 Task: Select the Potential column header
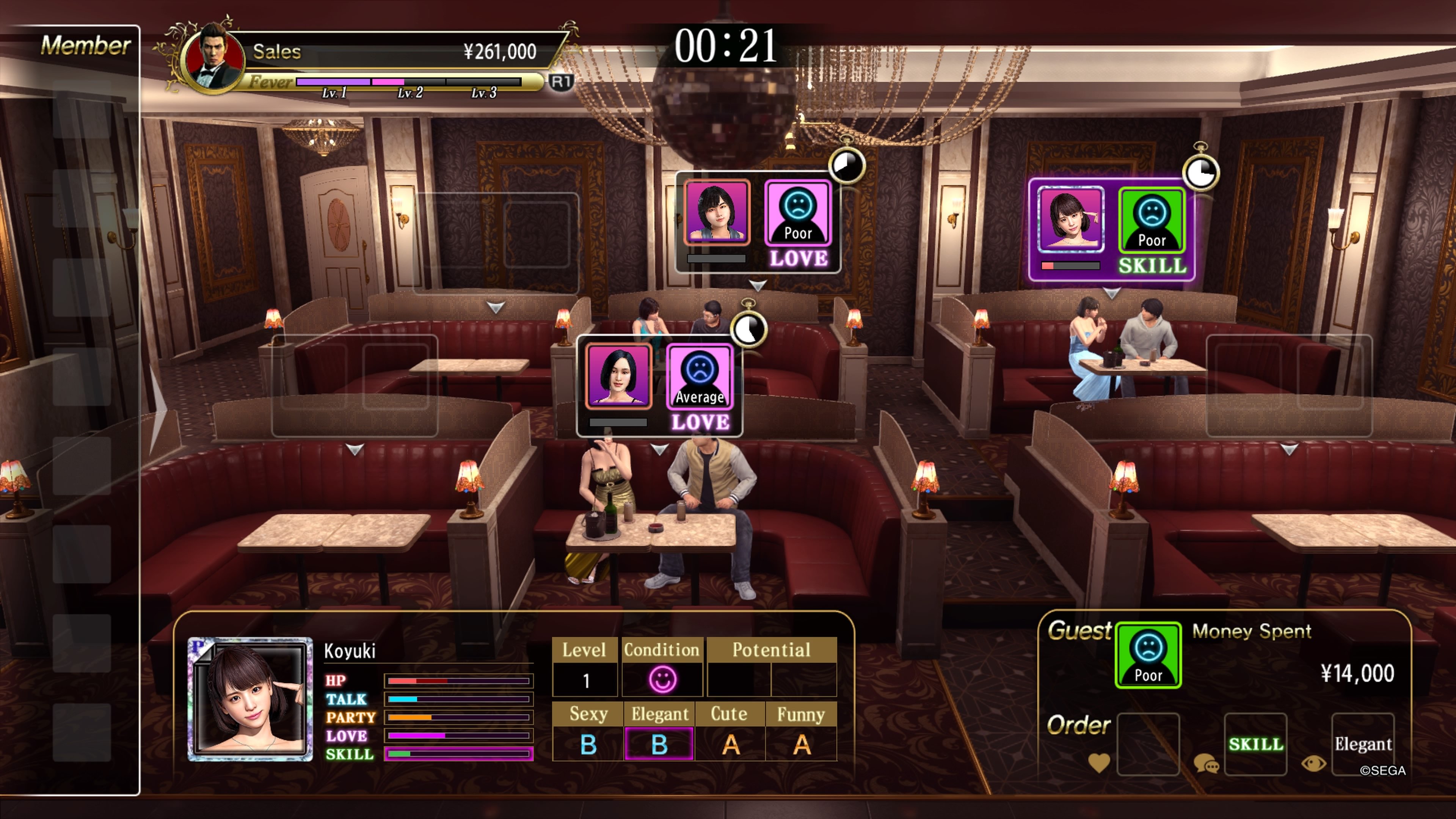[772, 650]
